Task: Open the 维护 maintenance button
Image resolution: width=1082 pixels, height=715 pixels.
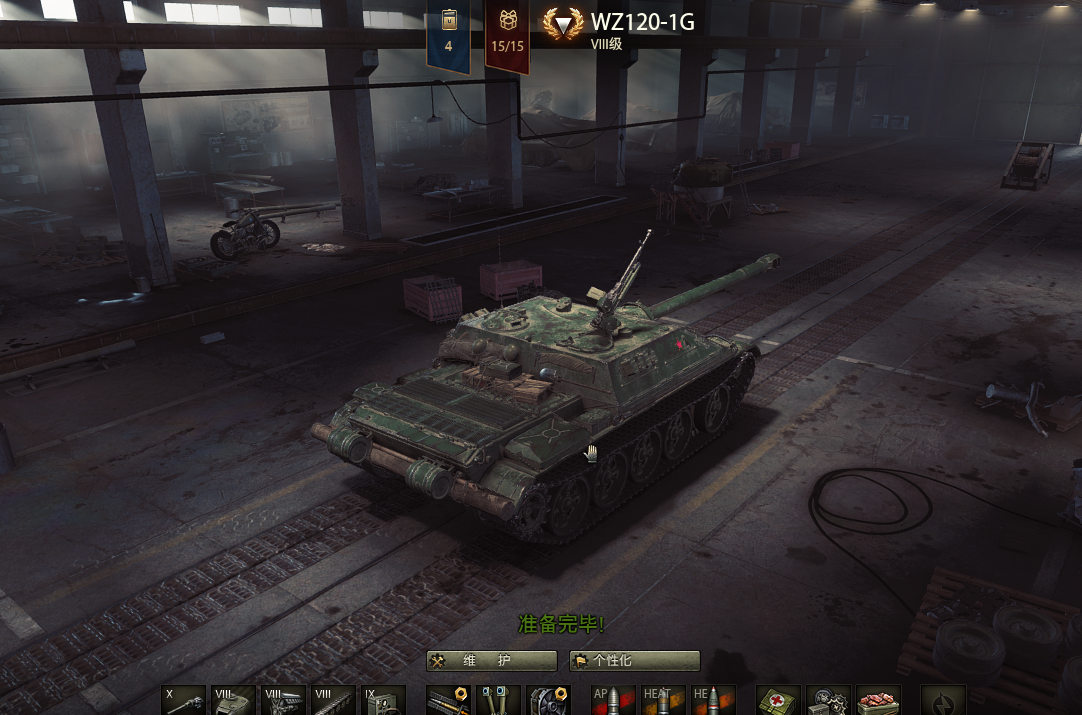Action: tap(491, 661)
